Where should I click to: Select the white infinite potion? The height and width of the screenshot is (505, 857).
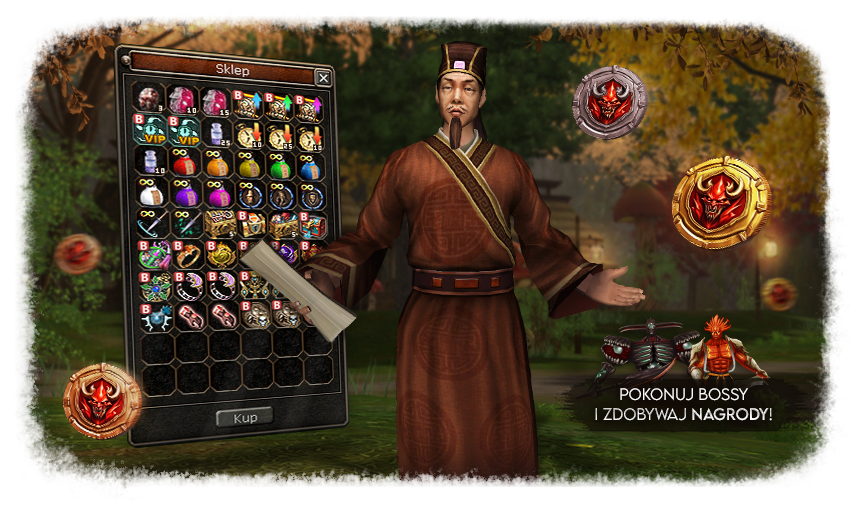click(151, 193)
